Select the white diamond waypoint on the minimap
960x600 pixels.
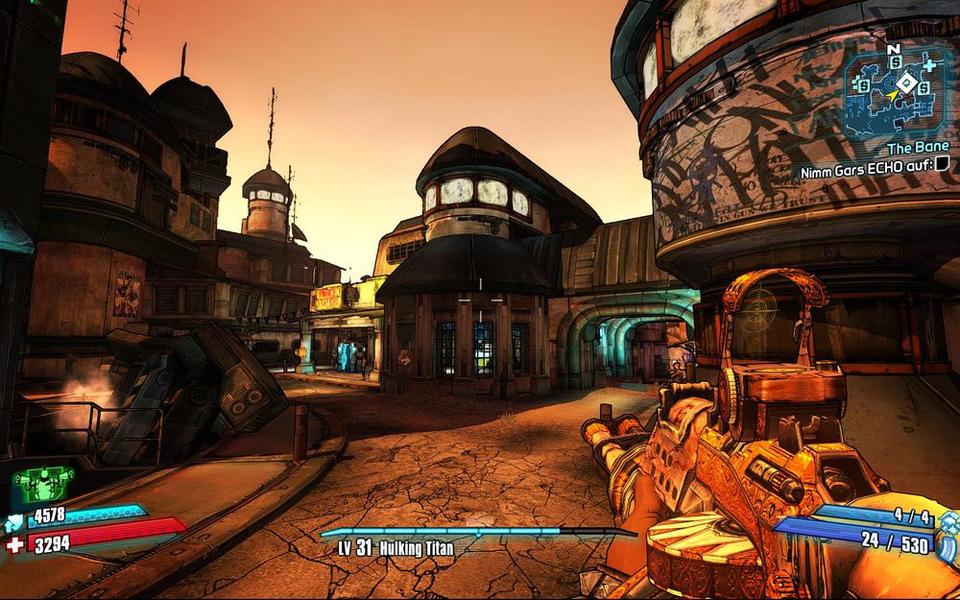pyautogui.click(x=906, y=83)
